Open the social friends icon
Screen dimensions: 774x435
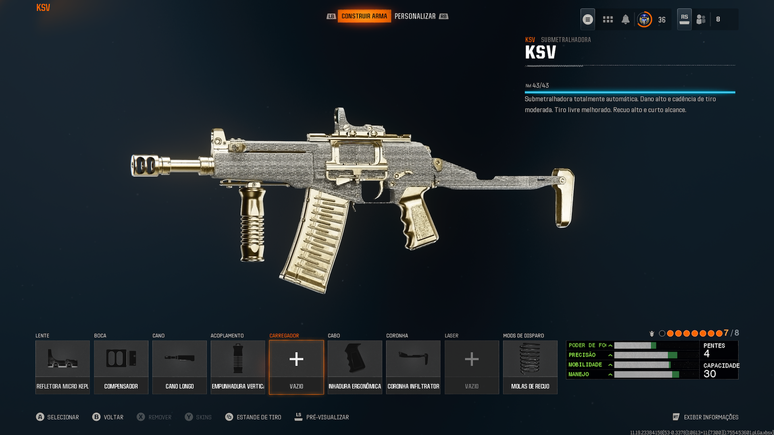(701, 19)
